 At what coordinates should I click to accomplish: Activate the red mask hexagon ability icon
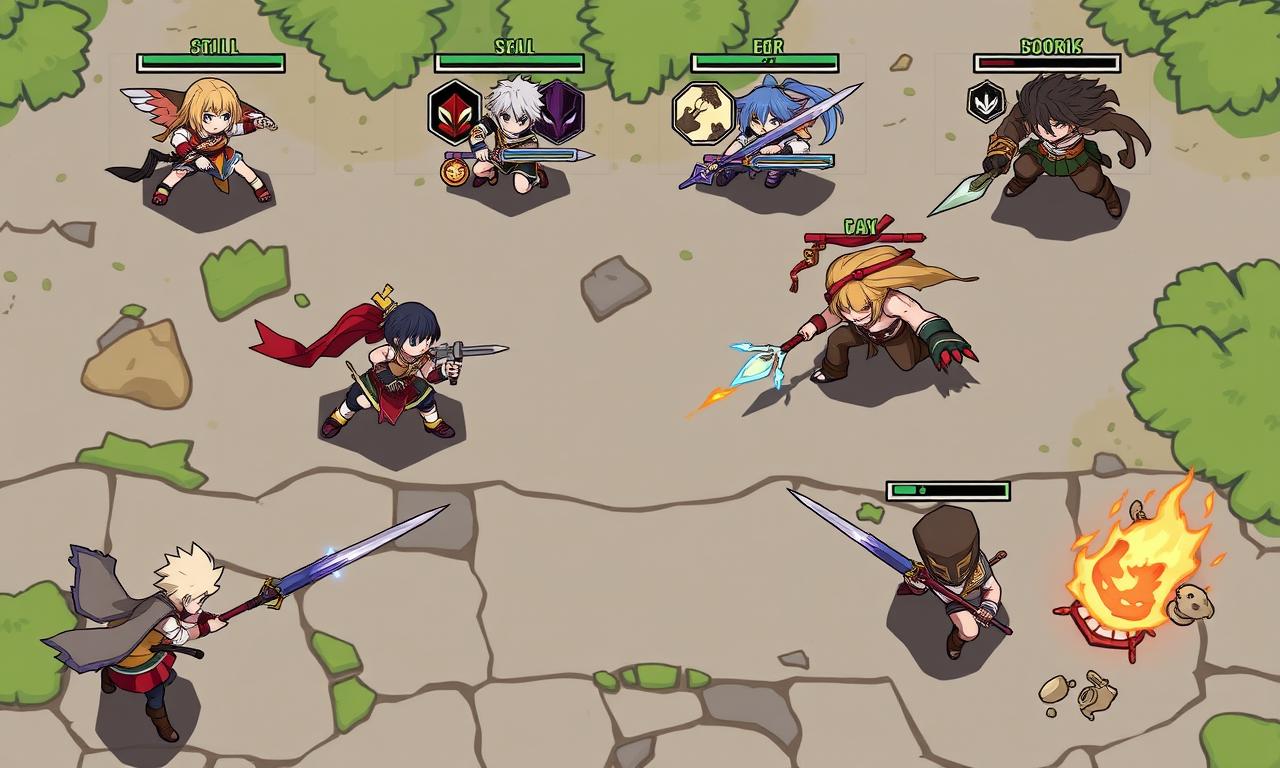coord(455,112)
